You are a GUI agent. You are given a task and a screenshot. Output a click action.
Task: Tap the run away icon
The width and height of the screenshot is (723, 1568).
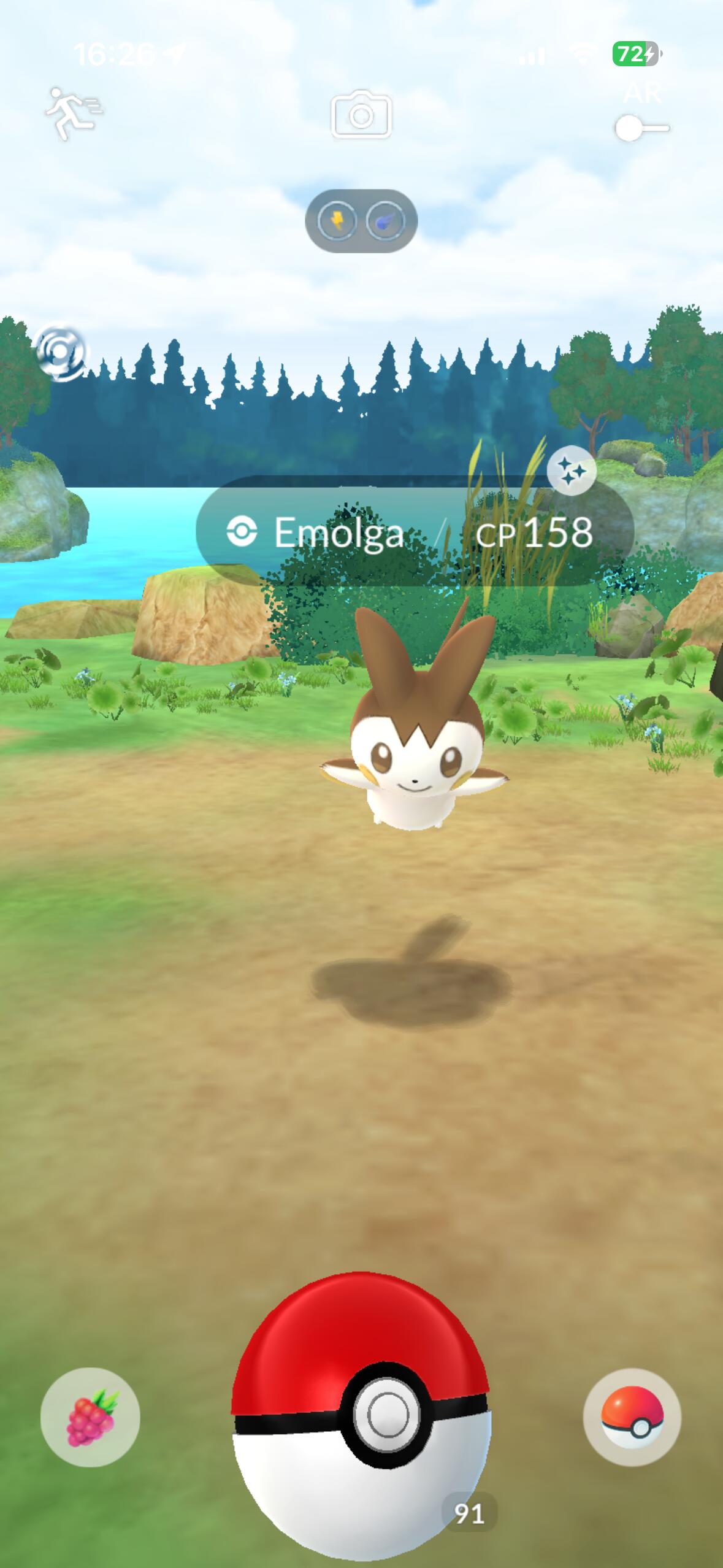72,113
